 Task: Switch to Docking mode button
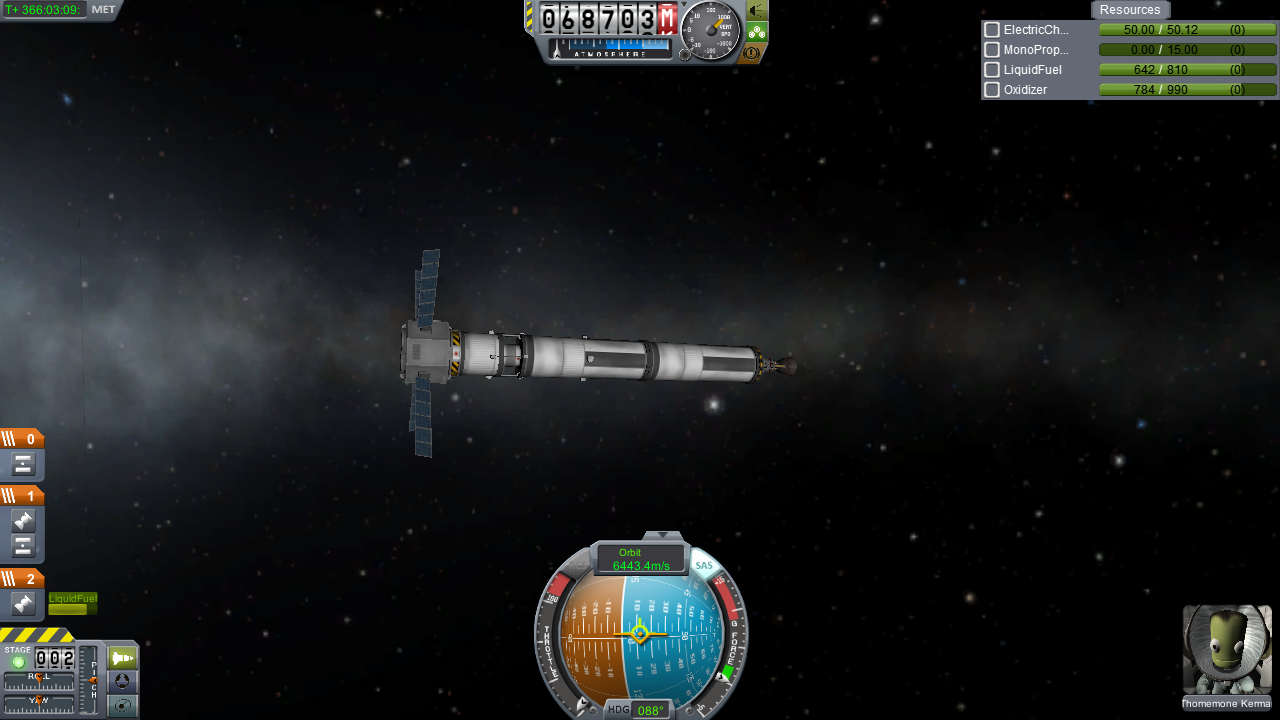122,681
